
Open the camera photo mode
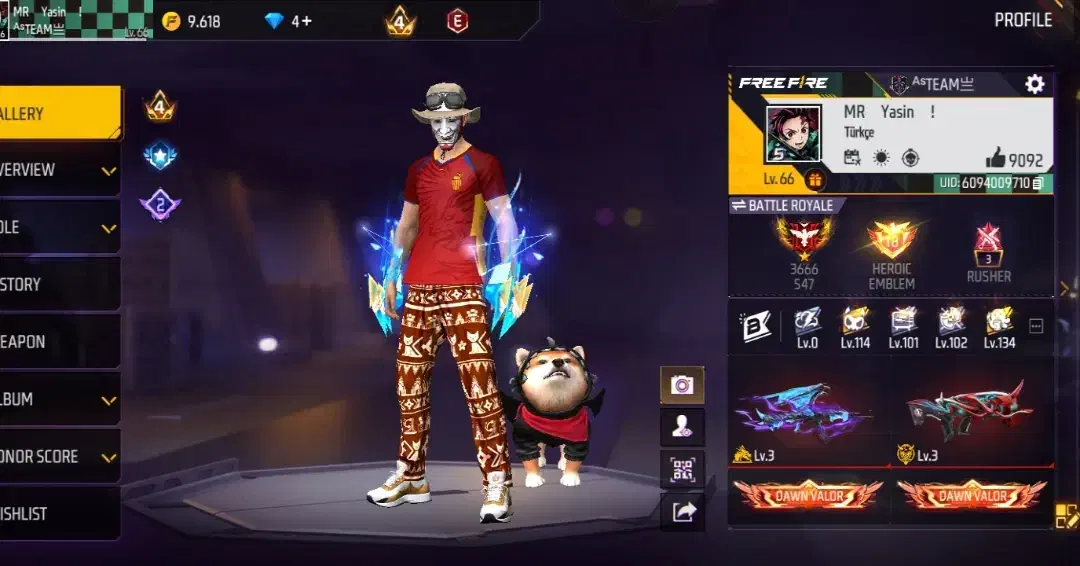pyautogui.click(x=682, y=385)
